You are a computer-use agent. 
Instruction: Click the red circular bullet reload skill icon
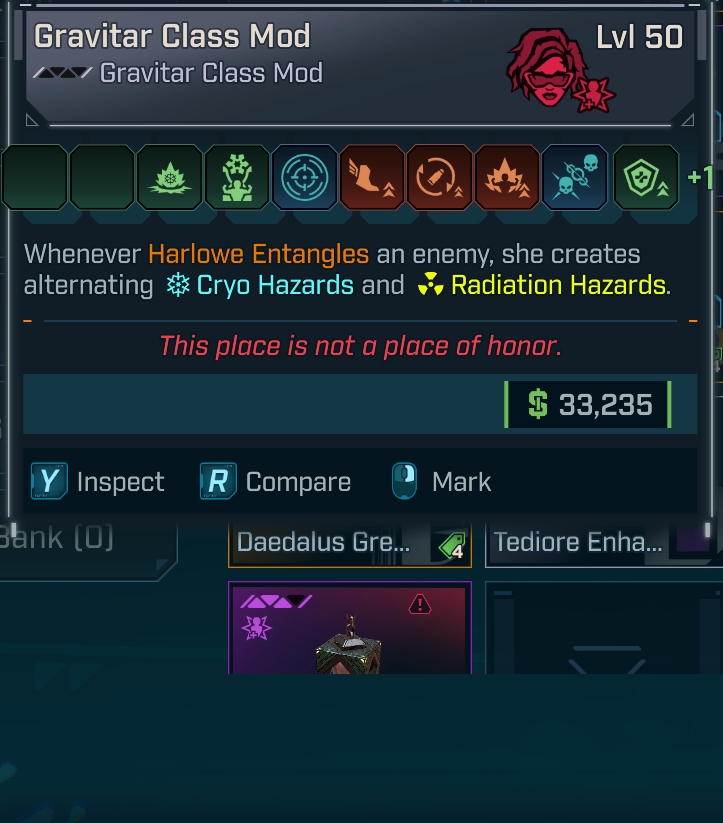(439, 178)
